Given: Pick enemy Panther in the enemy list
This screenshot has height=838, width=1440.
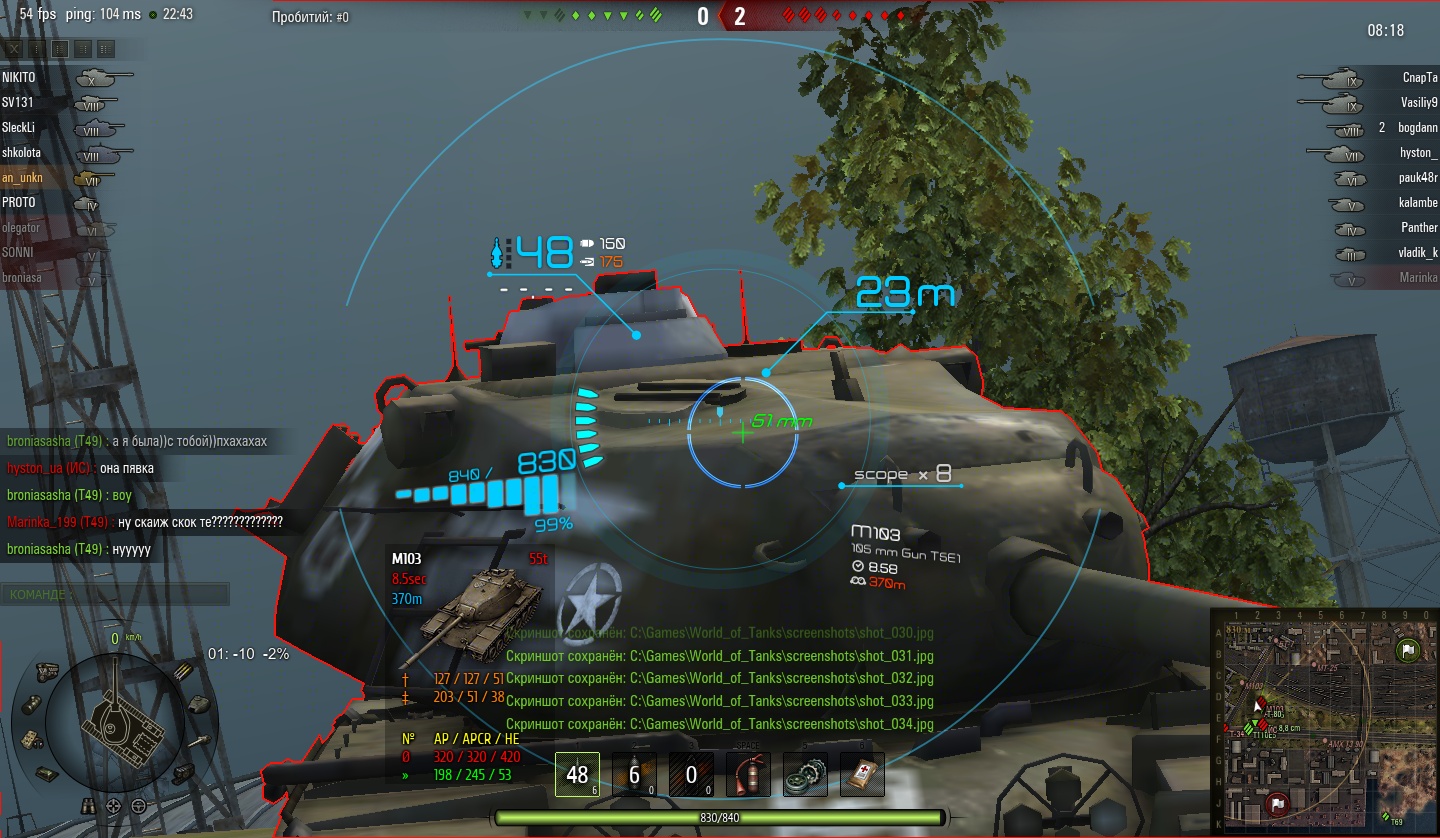Looking at the screenshot, I should click(x=1418, y=227).
